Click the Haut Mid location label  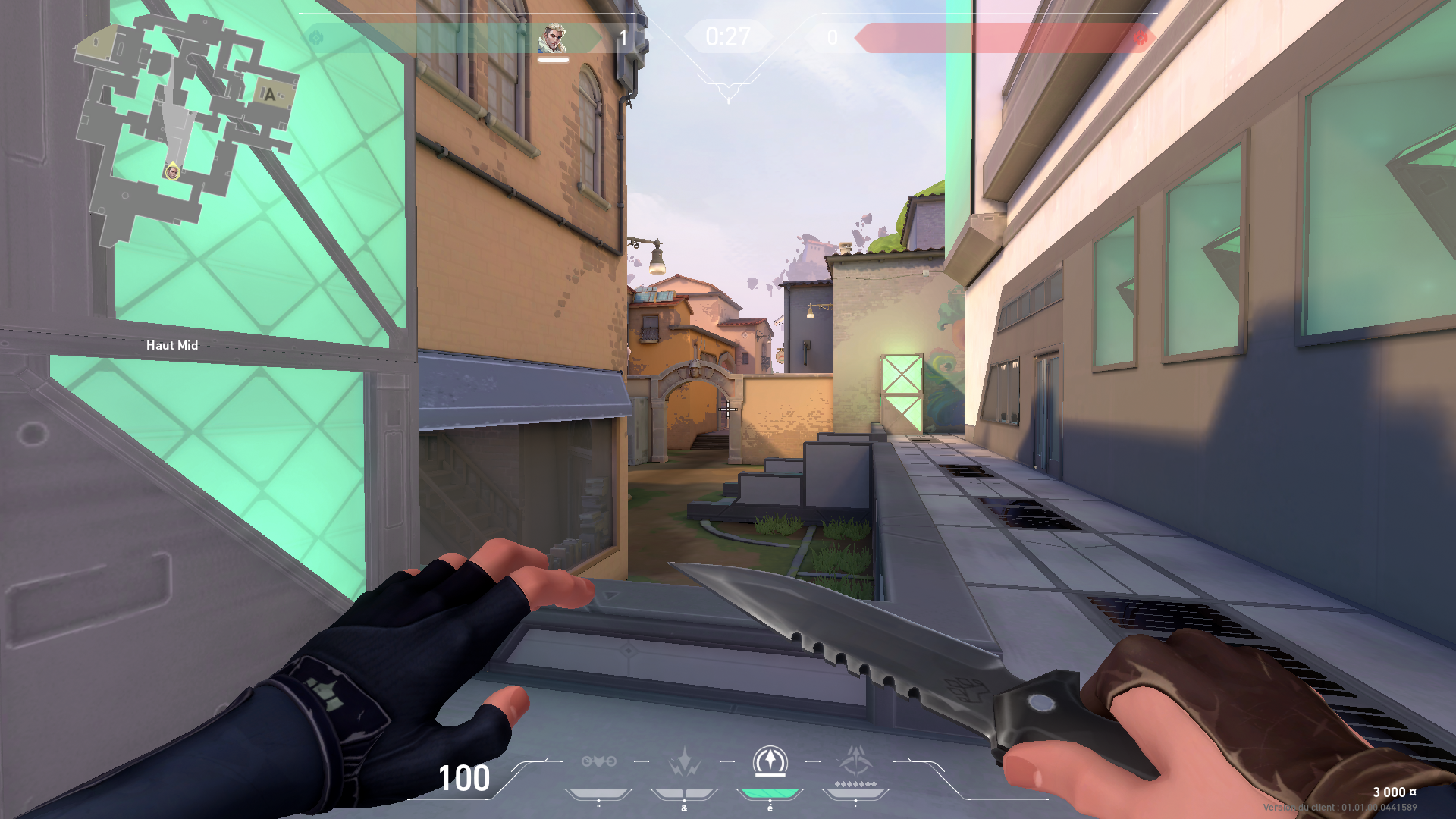coord(171,345)
